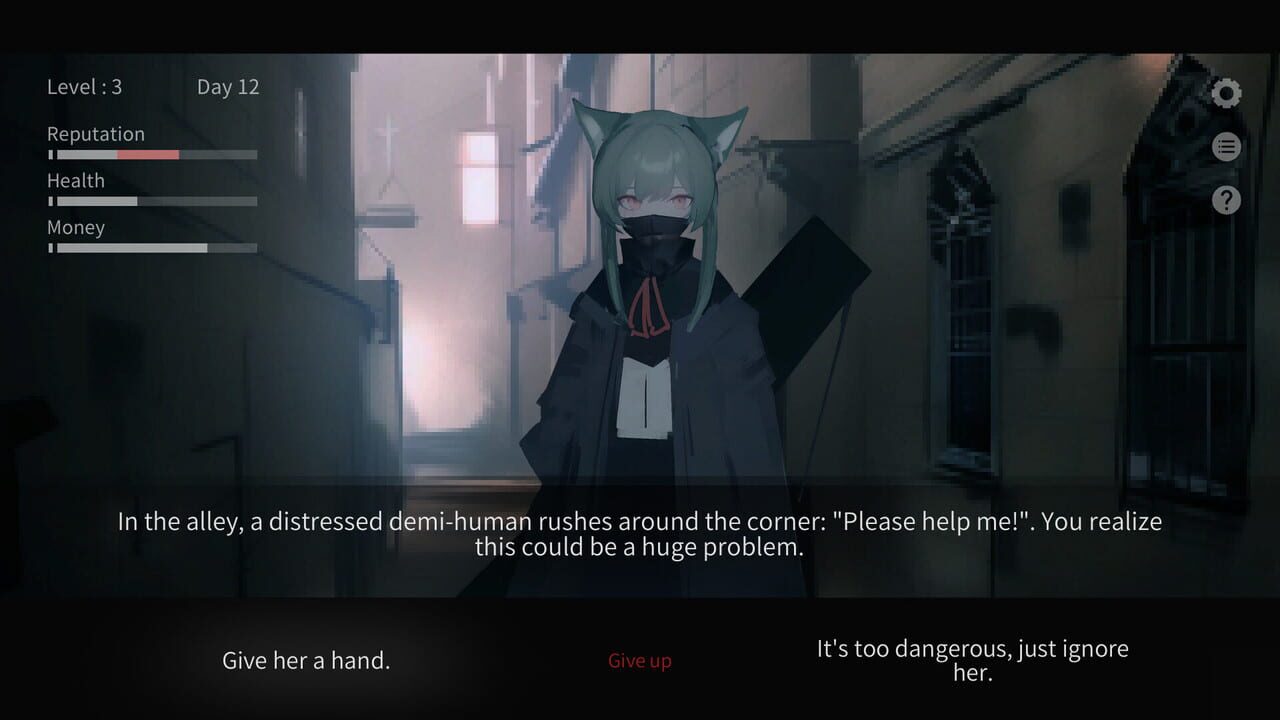The height and width of the screenshot is (720, 1280).
Task: Click the question mark help icon
Action: click(1227, 200)
